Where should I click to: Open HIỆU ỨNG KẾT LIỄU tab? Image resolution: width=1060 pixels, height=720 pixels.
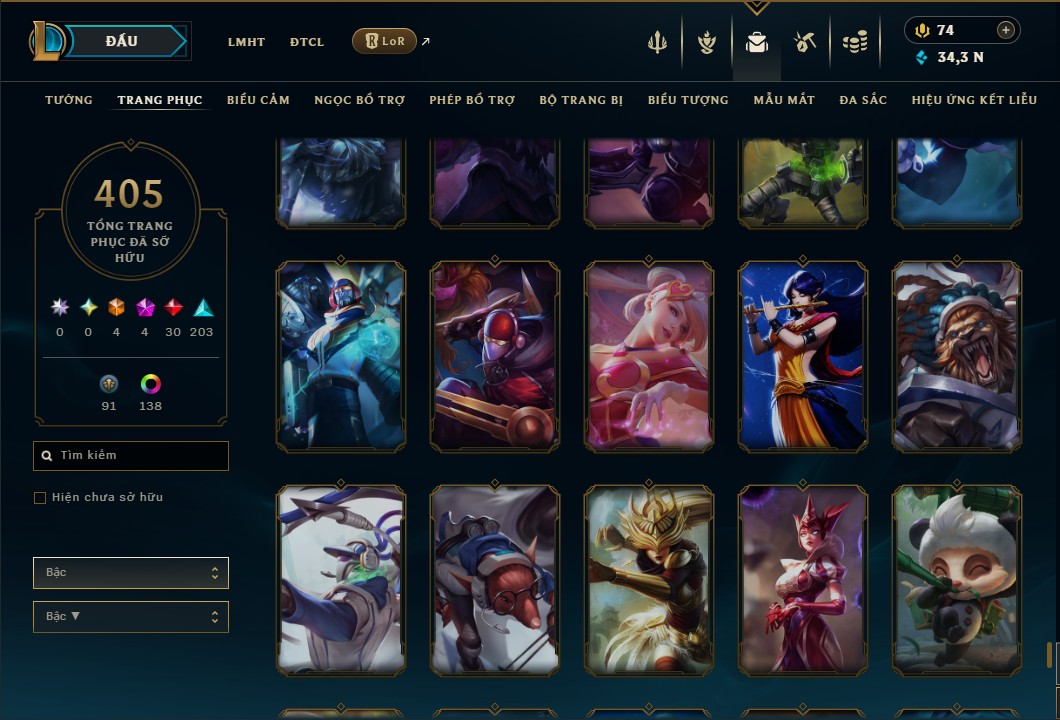click(x=974, y=100)
